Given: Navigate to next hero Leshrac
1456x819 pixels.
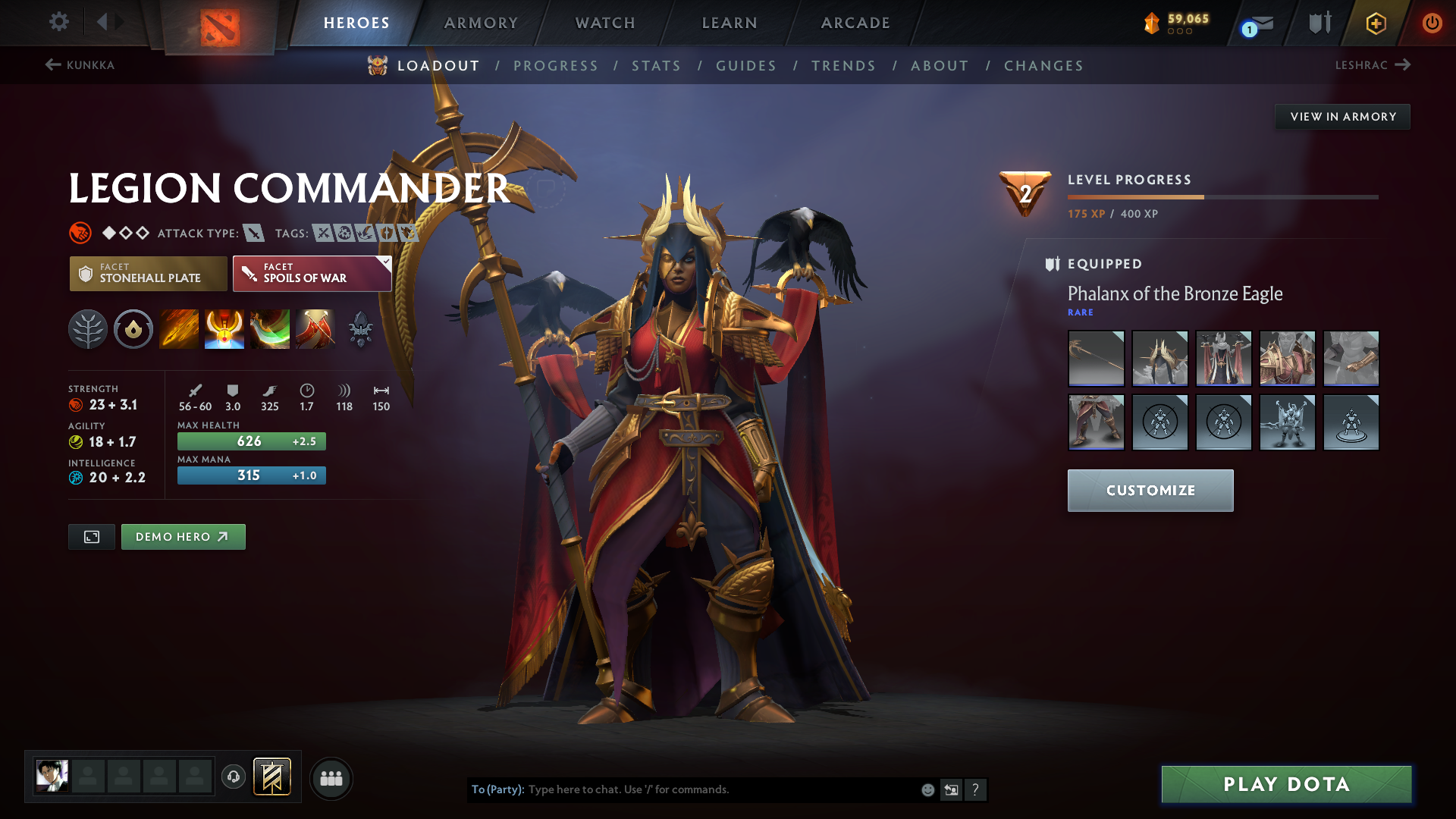Looking at the screenshot, I should 1374,65.
